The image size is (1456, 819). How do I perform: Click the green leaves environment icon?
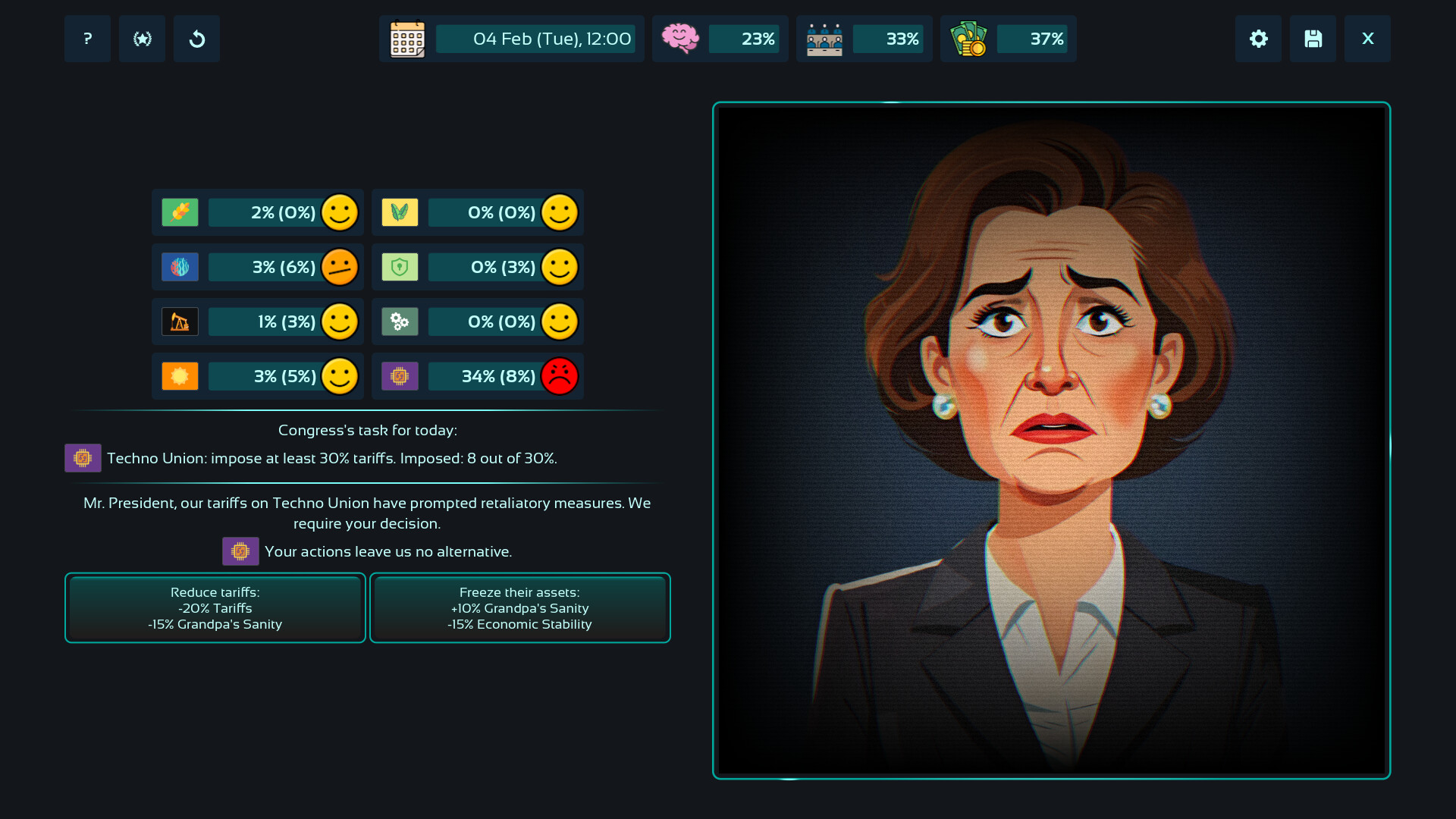coord(400,212)
